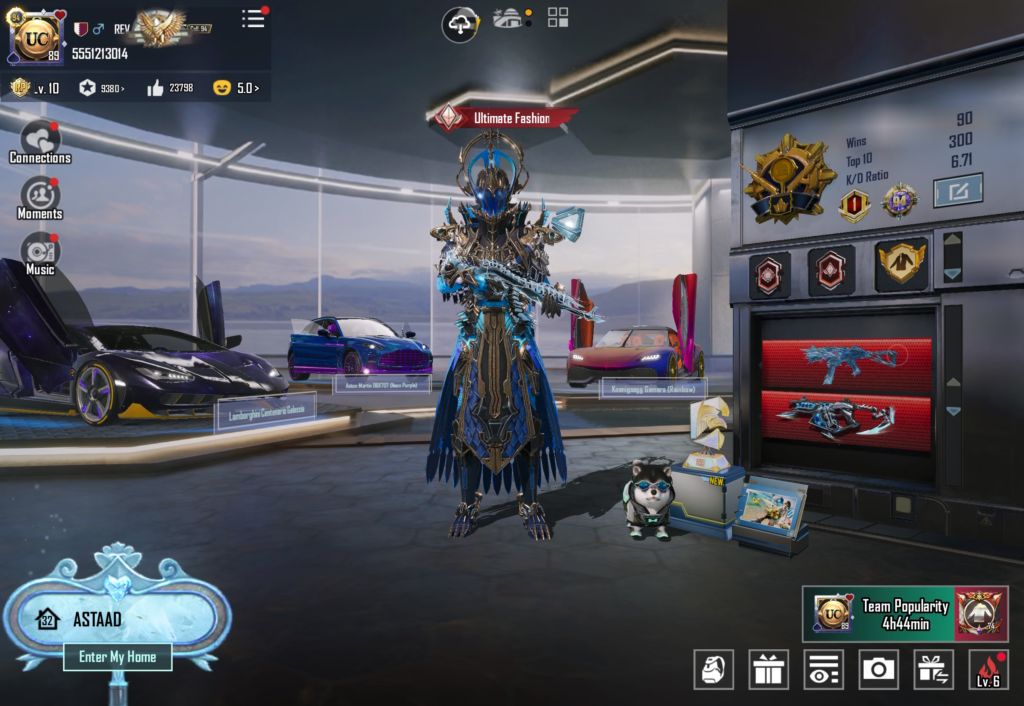This screenshot has width=1024, height=706.
Task: Open the eye list view settings
Action: (824, 669)
